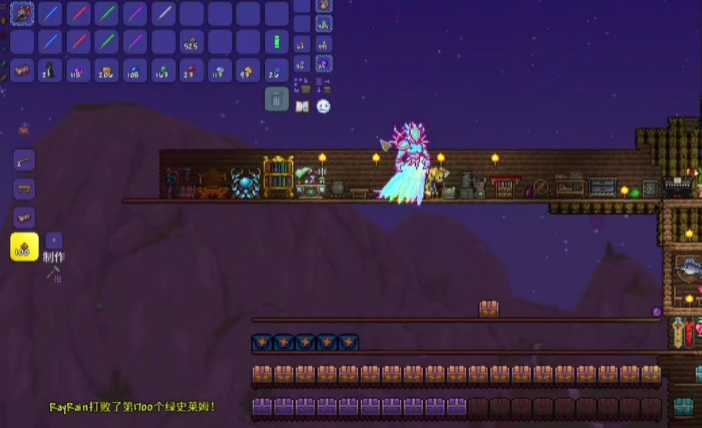Select the wooden chest inventory slot
The width and height of the screenshot is (702, 428).
(x=22, y=70)
